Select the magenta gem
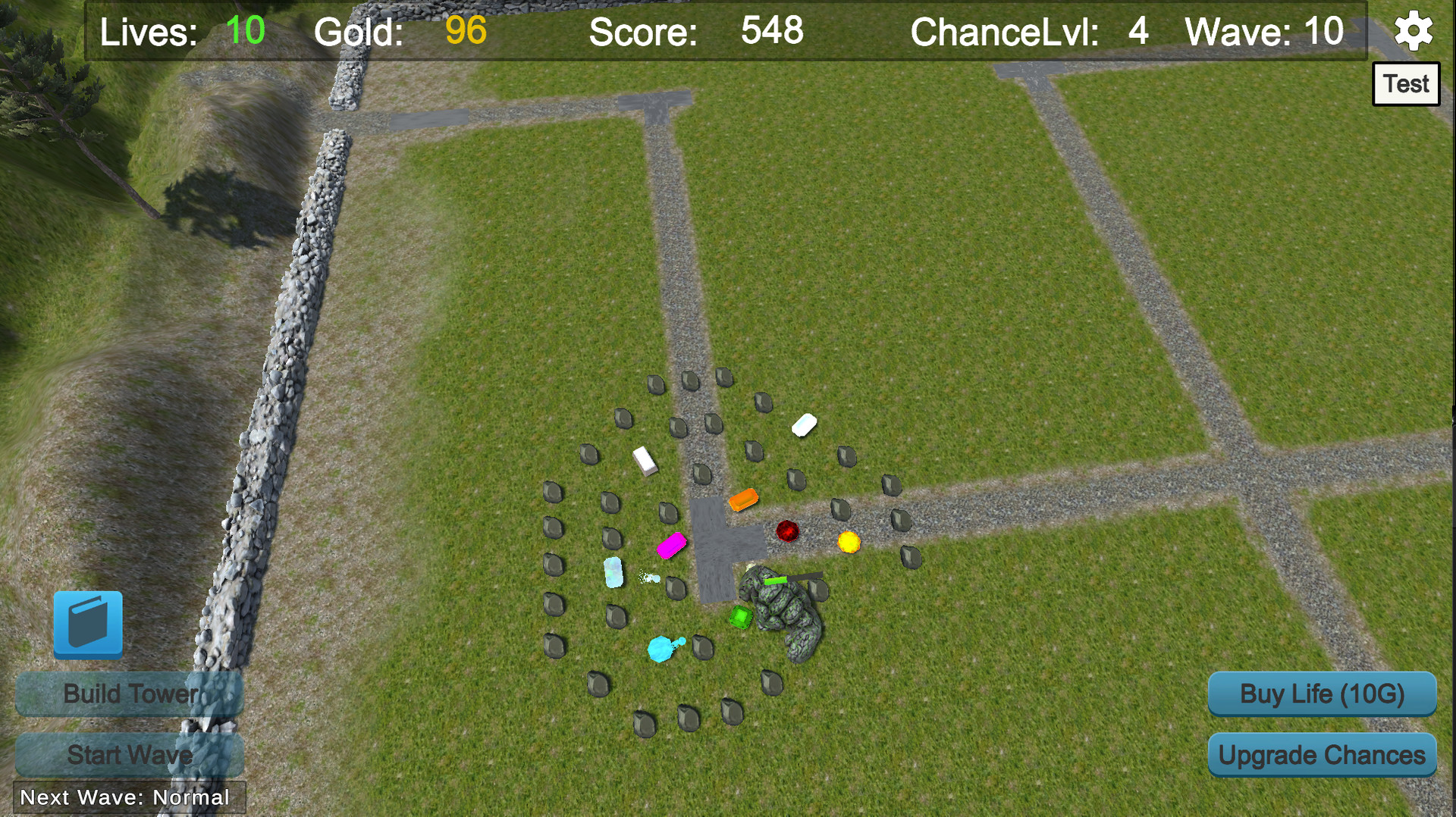The height and width of the screenshot is (817, 1456). [670, 544]
